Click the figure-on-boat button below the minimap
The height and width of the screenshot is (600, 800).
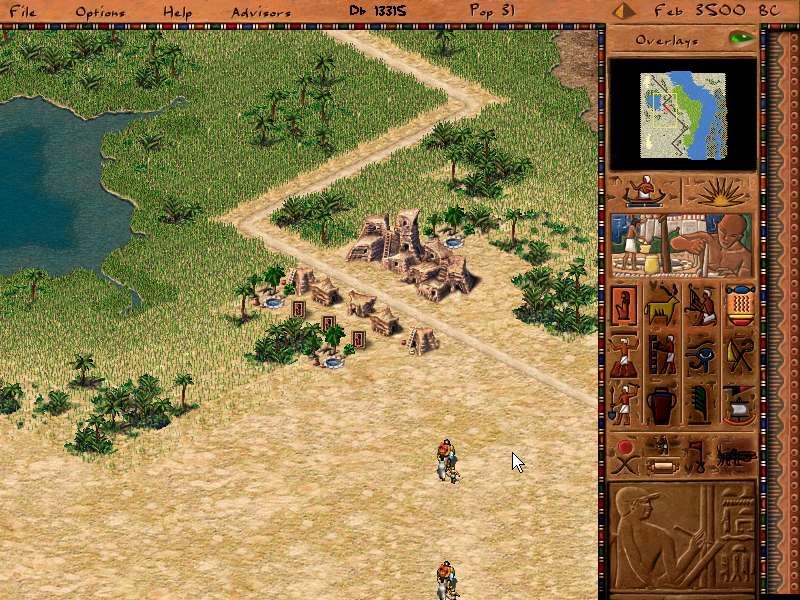pyautogui.click(x=644, y=191)
